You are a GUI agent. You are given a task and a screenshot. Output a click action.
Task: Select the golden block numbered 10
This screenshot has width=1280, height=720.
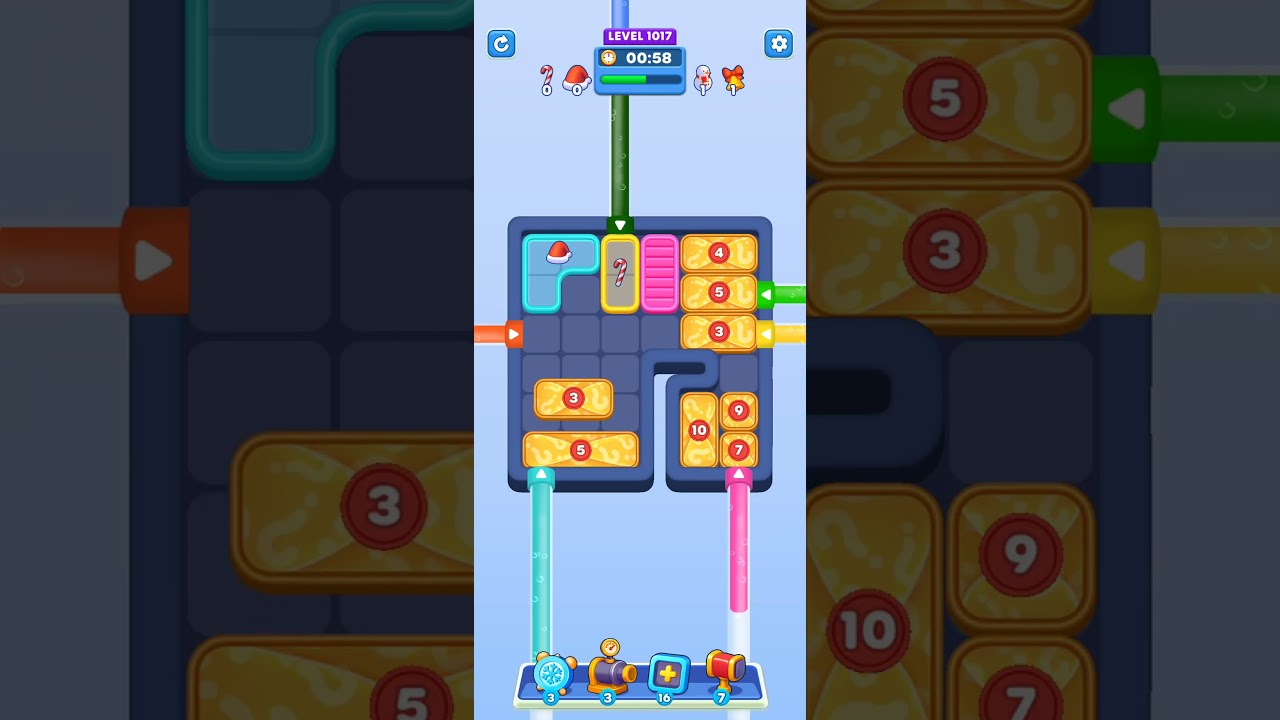pos(698,432)
